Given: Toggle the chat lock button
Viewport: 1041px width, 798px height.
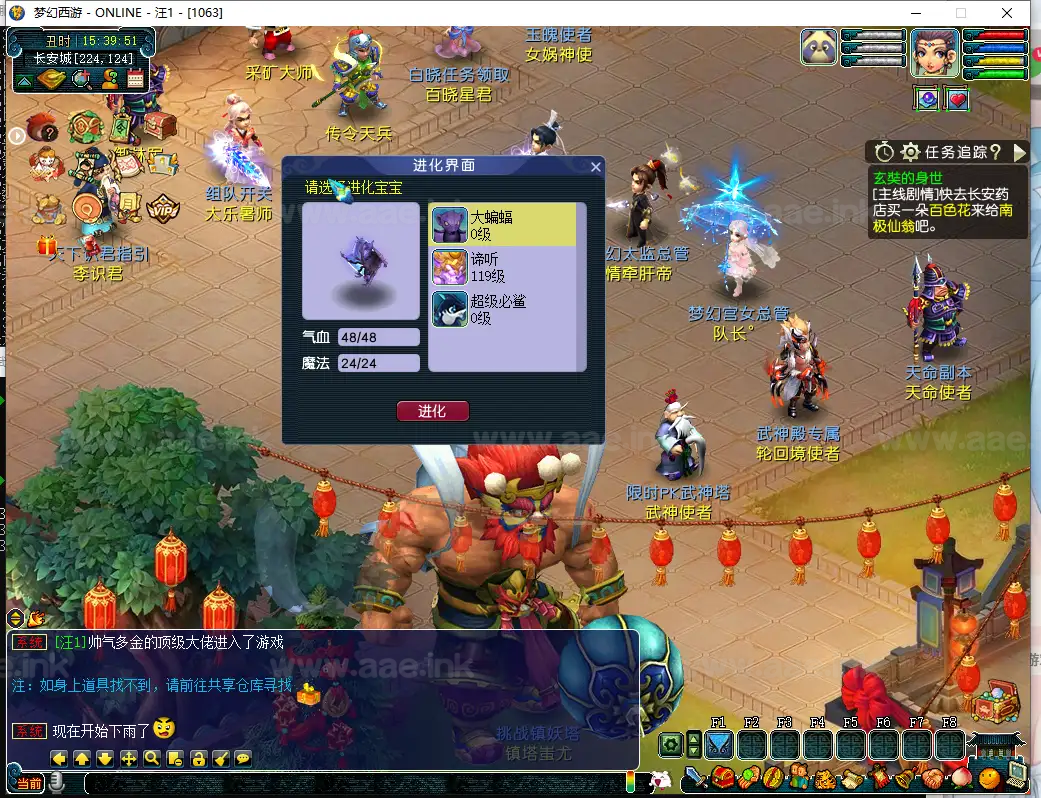Looking at the screenshot, I should [198, 759].
